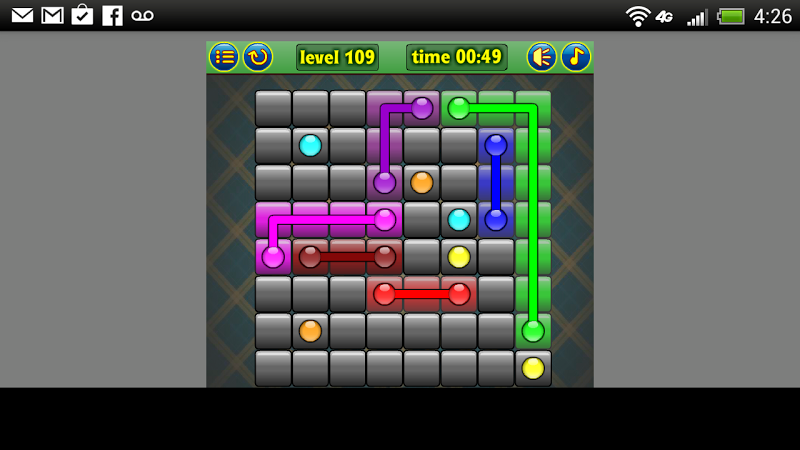Image resolution: width=800 pixels, height=450 pixels.
Task: Open the level list menu
Action: pyautogui.click(x=224, y=57)
